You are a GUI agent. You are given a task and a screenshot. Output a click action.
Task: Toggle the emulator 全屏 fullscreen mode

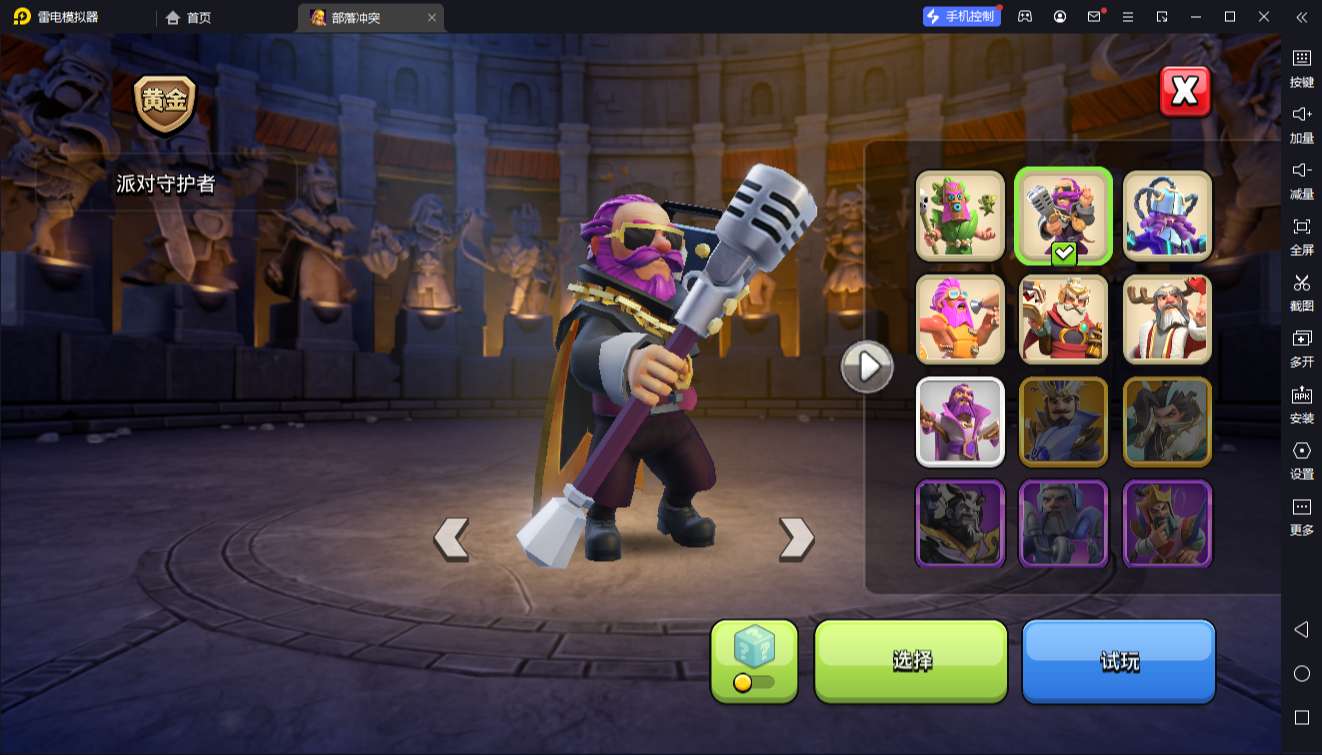click(1301, 234)
